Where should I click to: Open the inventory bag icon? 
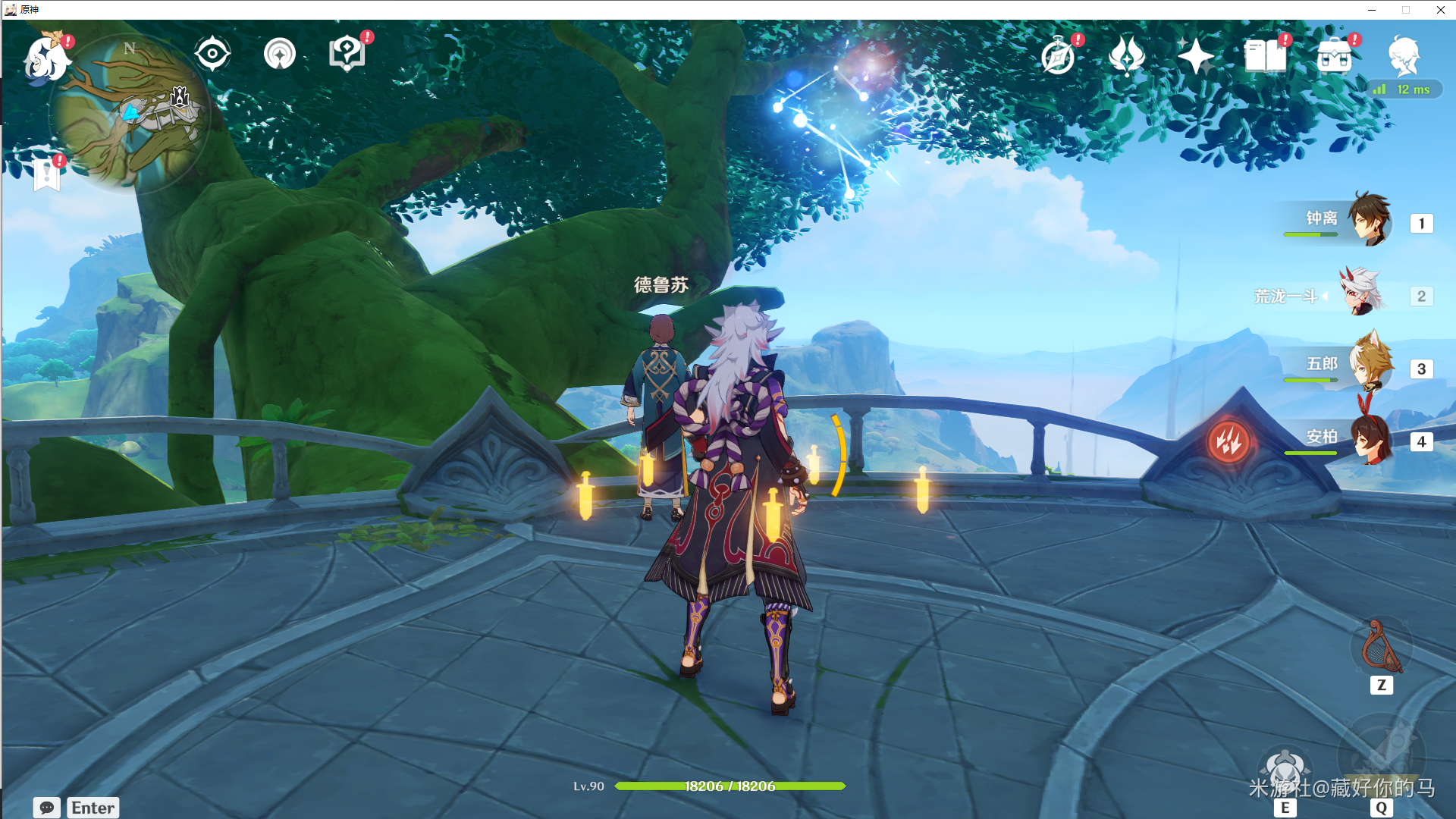1335,56
